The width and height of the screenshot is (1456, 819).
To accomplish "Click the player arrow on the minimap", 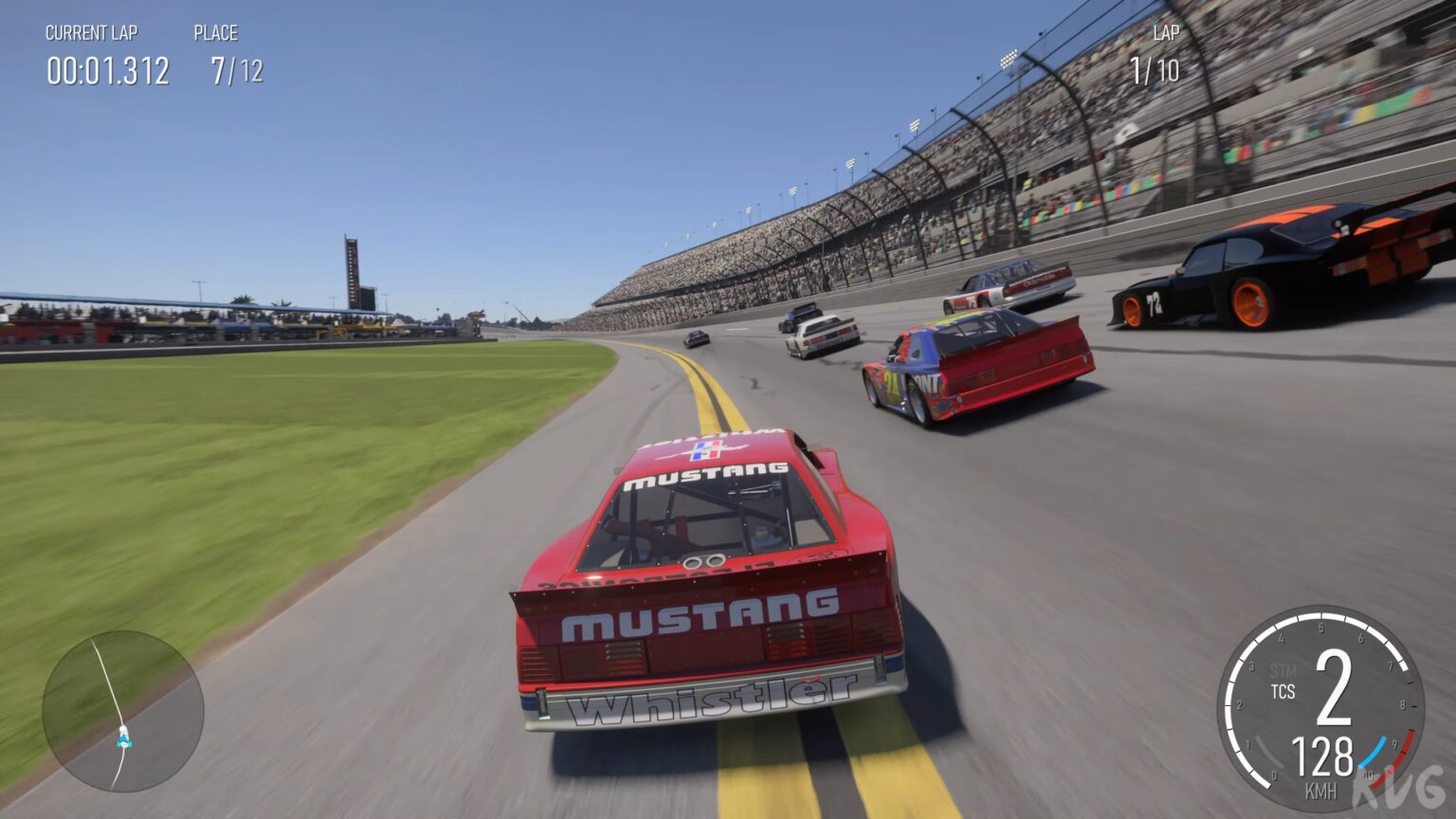I will click(x=123, y=741).
